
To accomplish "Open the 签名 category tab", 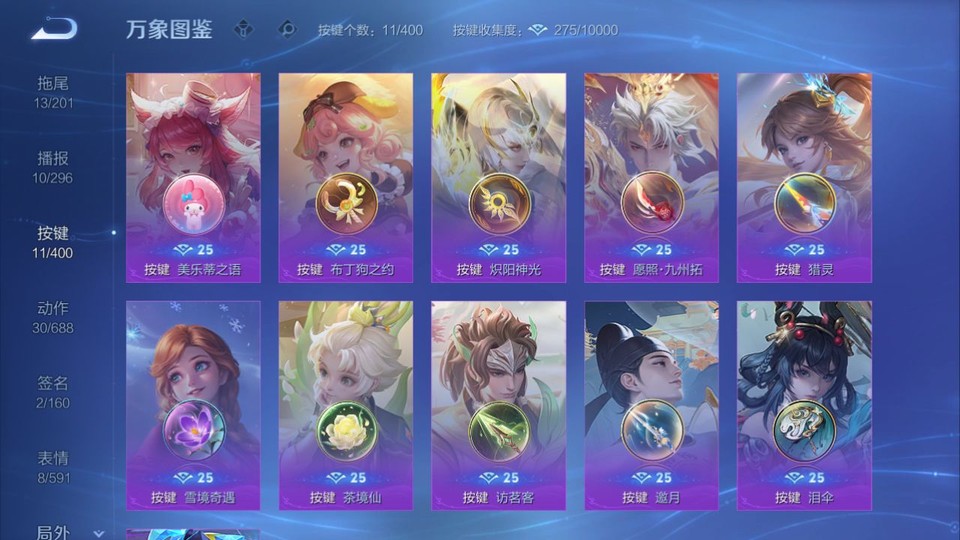I will 53,392.
